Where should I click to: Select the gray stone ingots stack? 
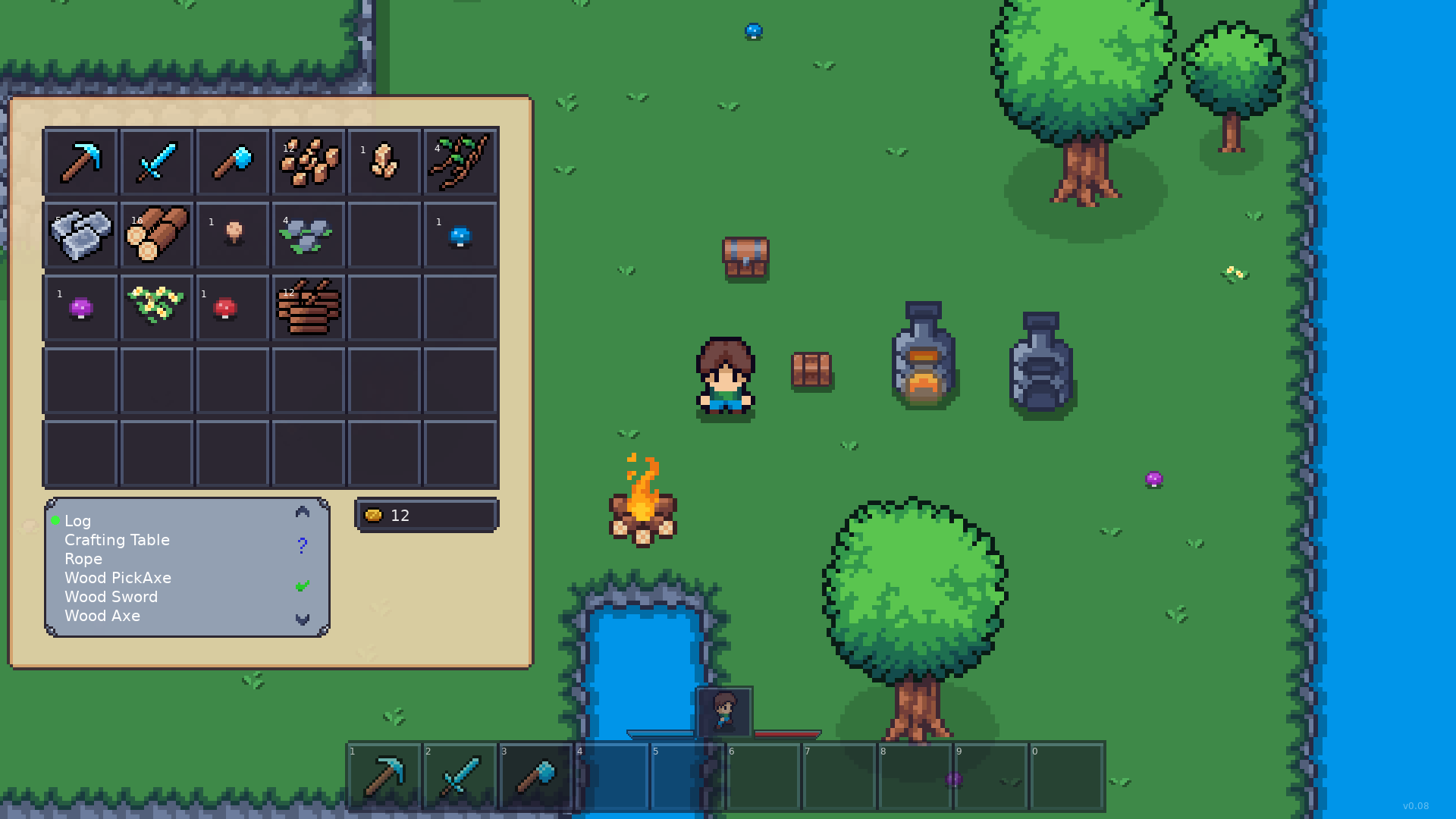click(x=81, y=234)
